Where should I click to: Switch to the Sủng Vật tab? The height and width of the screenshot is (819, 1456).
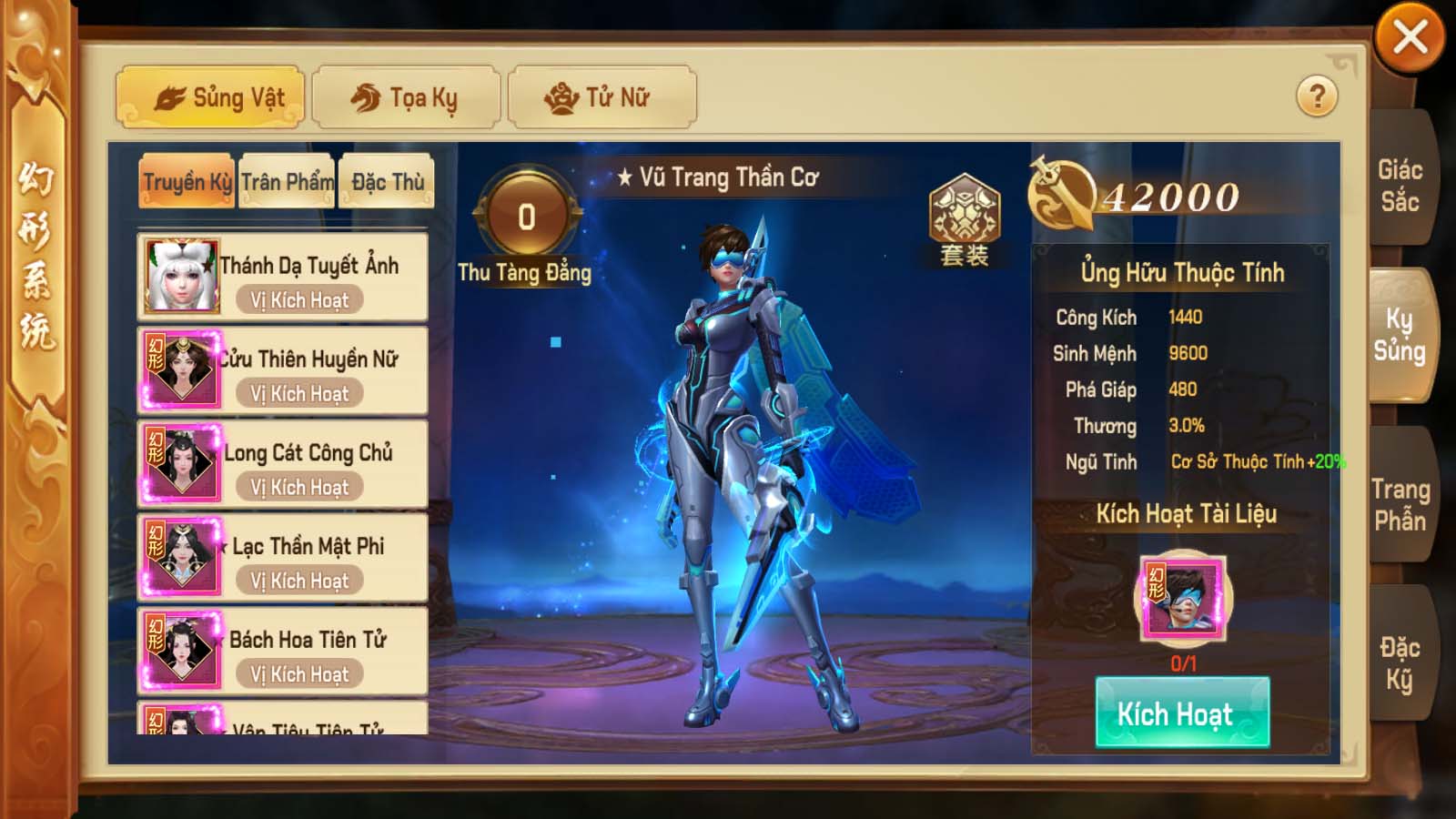point(210,96)
